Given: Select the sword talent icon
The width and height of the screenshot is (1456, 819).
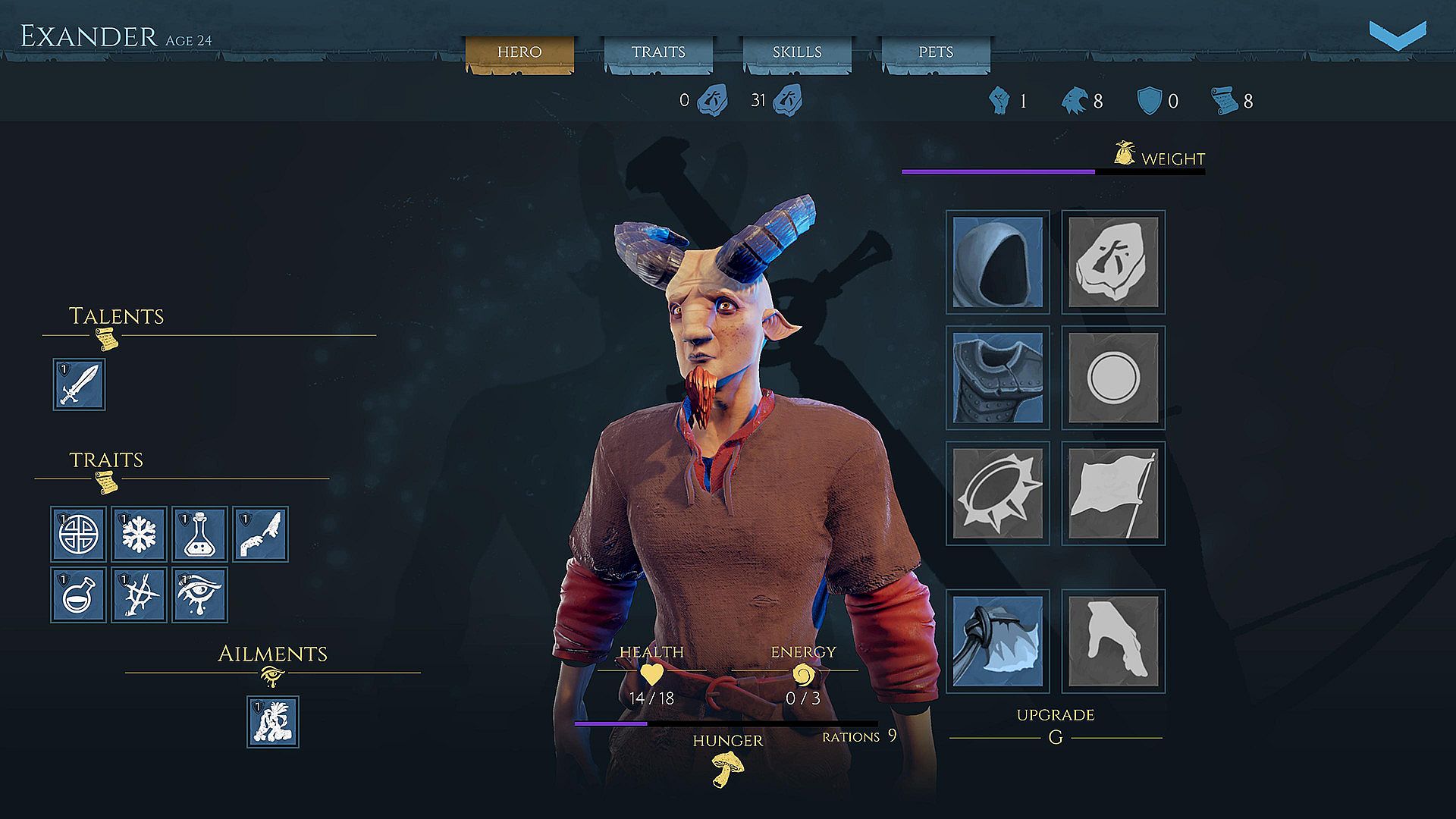Looking at the screenshot, I should click(79, 384).
